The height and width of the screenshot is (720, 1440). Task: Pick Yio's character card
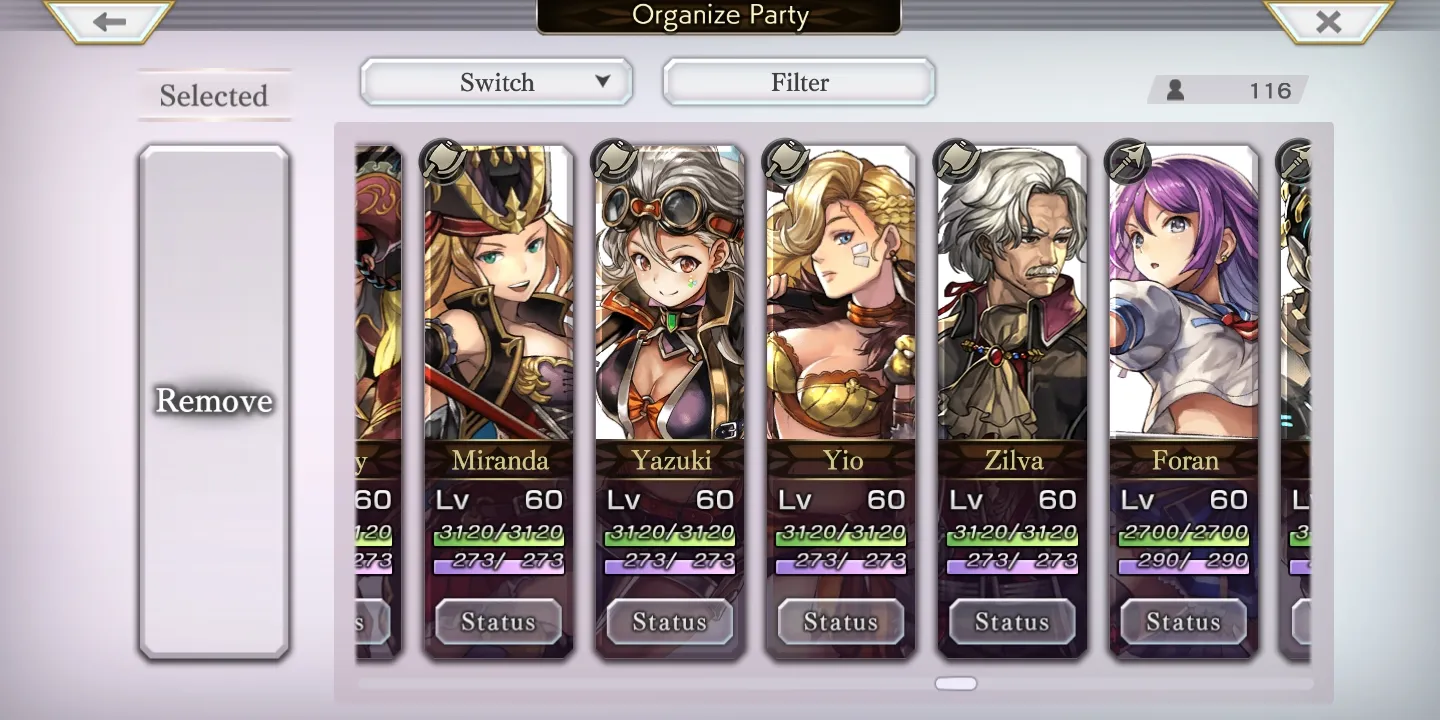coord(841,300)
